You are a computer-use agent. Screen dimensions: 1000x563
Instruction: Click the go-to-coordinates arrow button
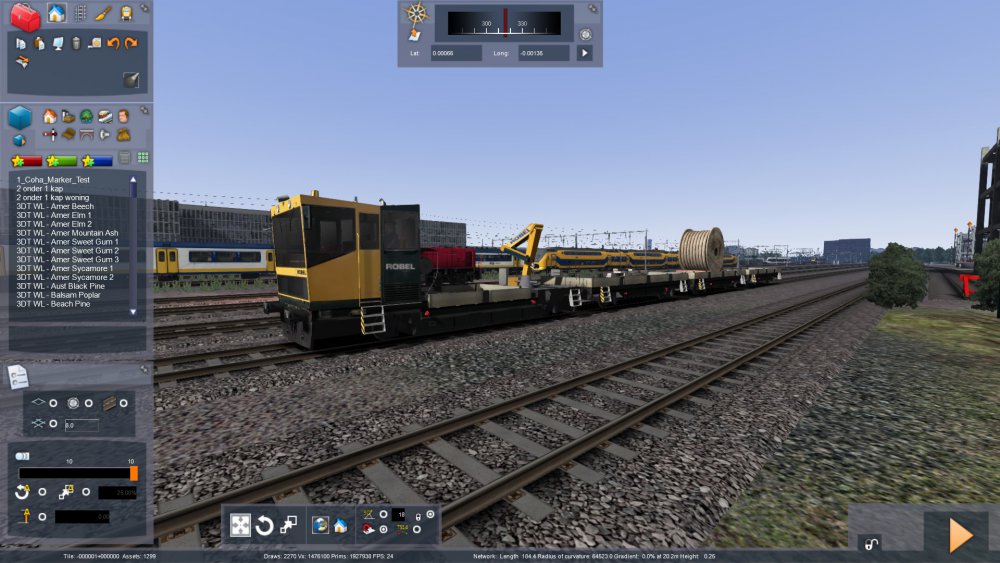click(585, 52)
